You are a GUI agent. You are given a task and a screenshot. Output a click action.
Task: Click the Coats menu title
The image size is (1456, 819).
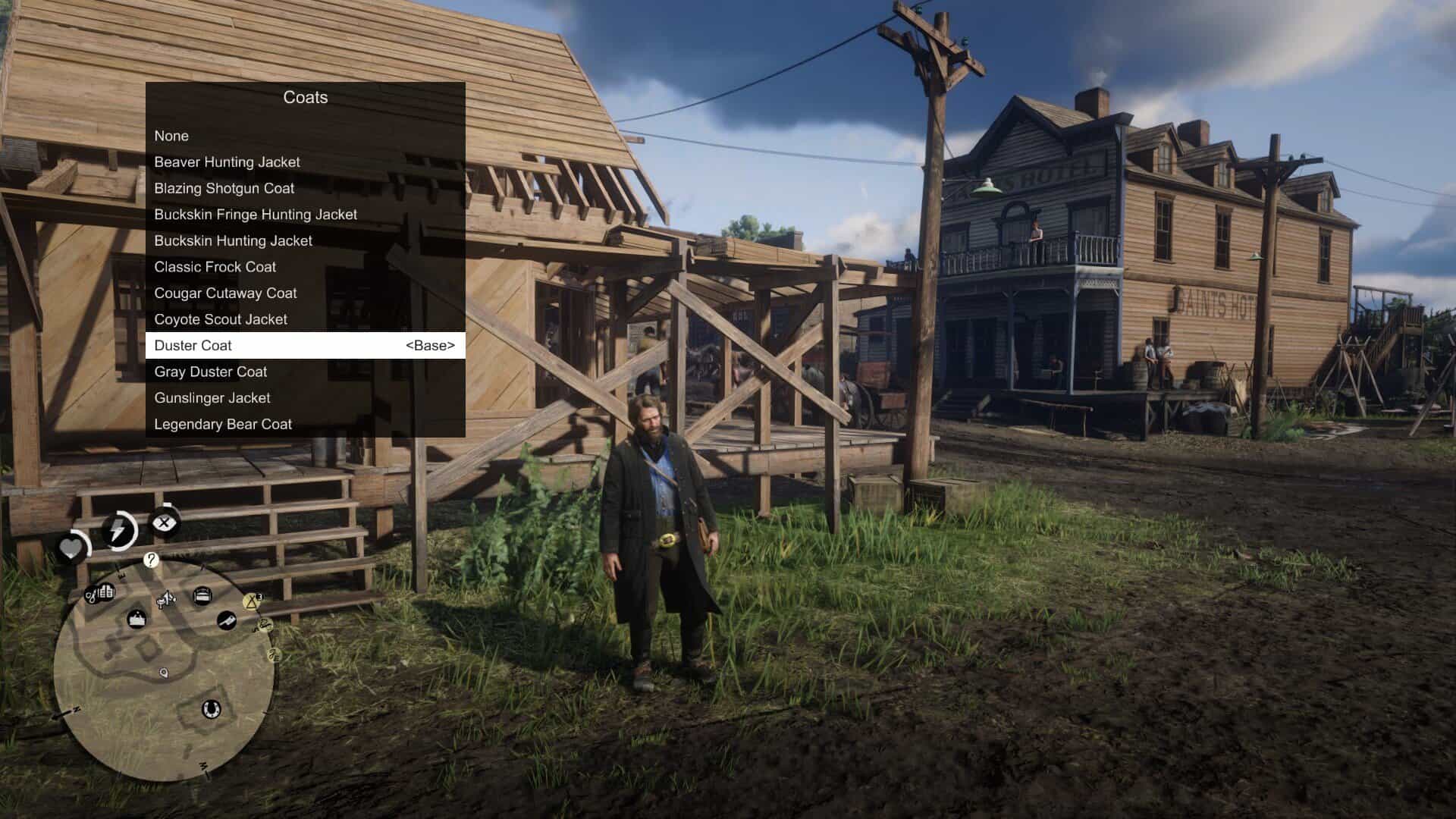pos(306,97)
